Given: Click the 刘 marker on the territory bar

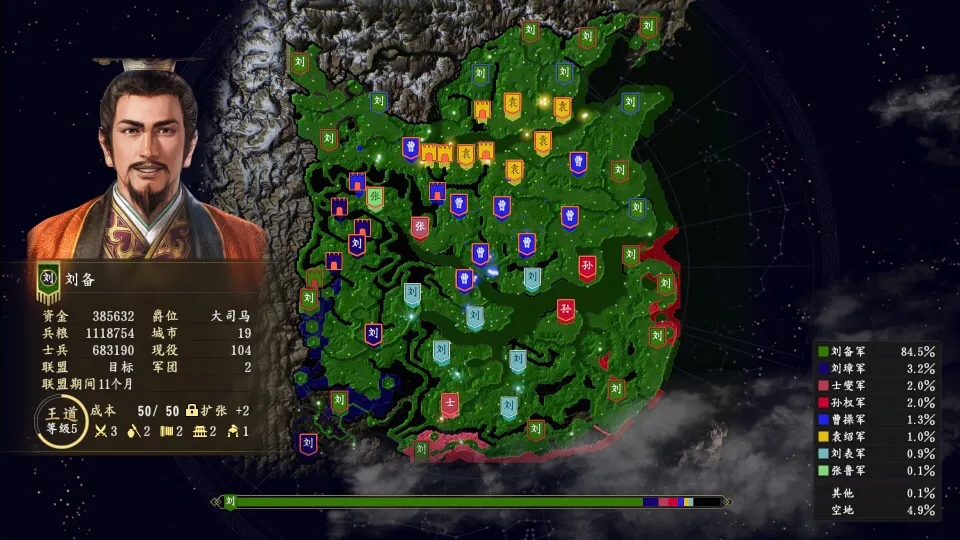Looking at the screenshot, I should tap(229, 501).
